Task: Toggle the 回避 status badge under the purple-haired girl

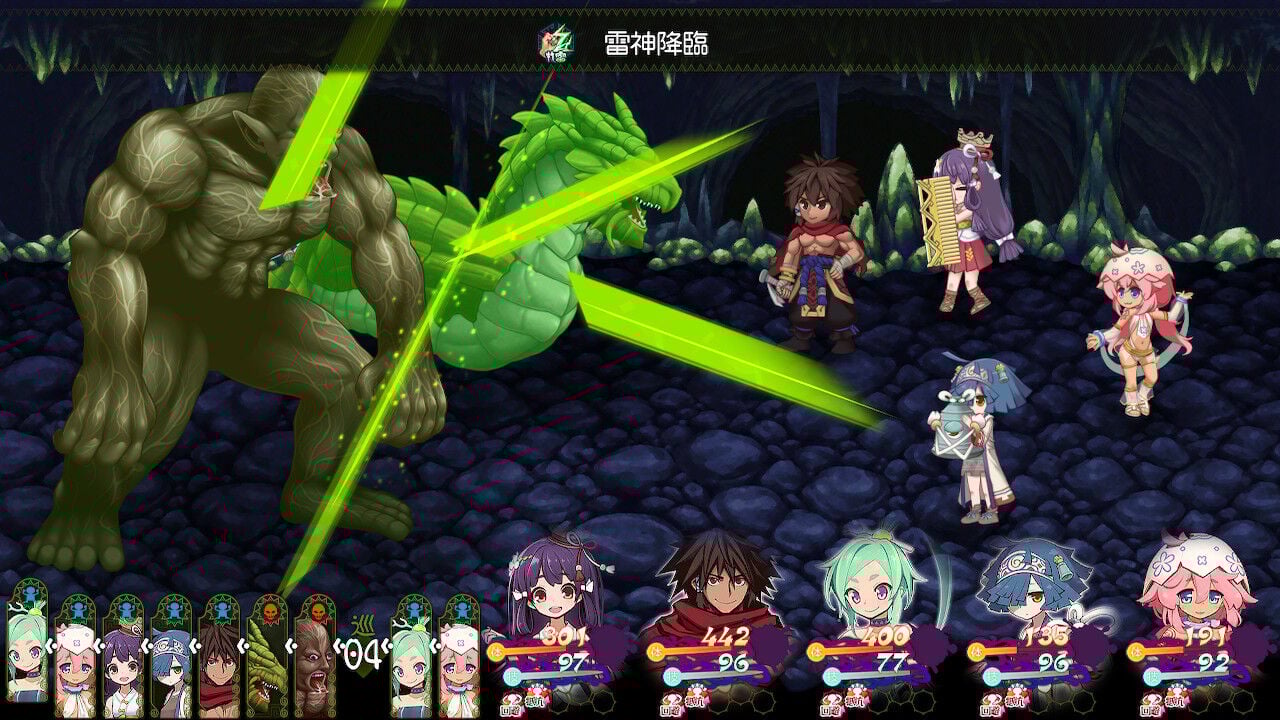Action: (511, 704)
